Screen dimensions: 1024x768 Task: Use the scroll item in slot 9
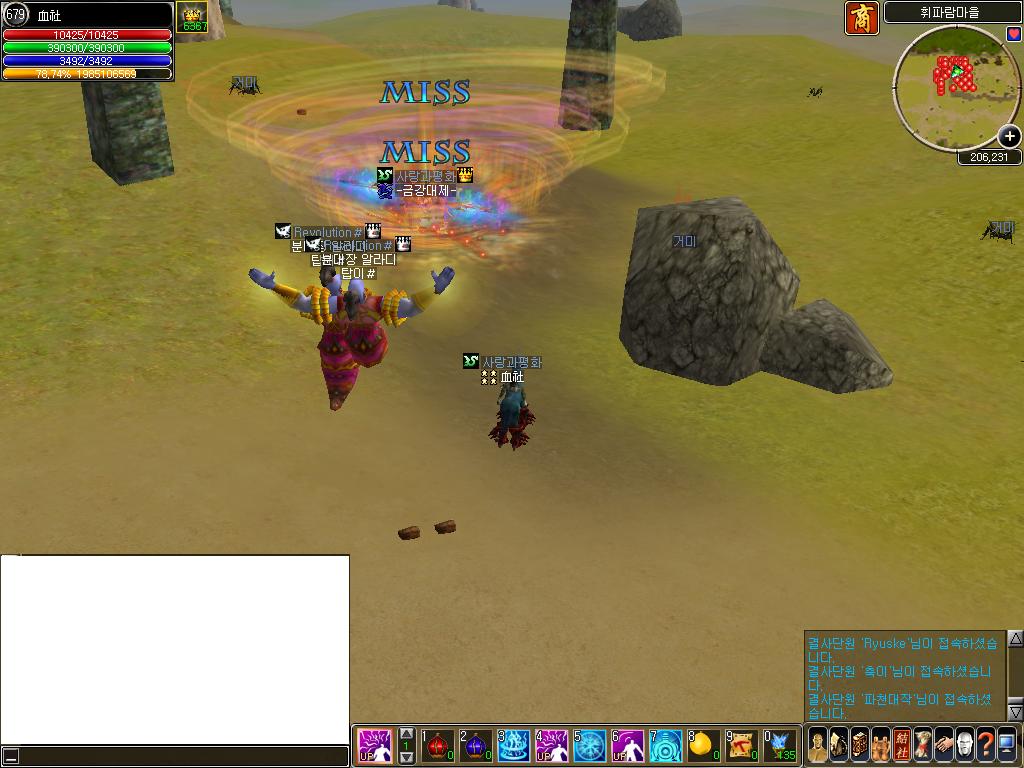741,745
